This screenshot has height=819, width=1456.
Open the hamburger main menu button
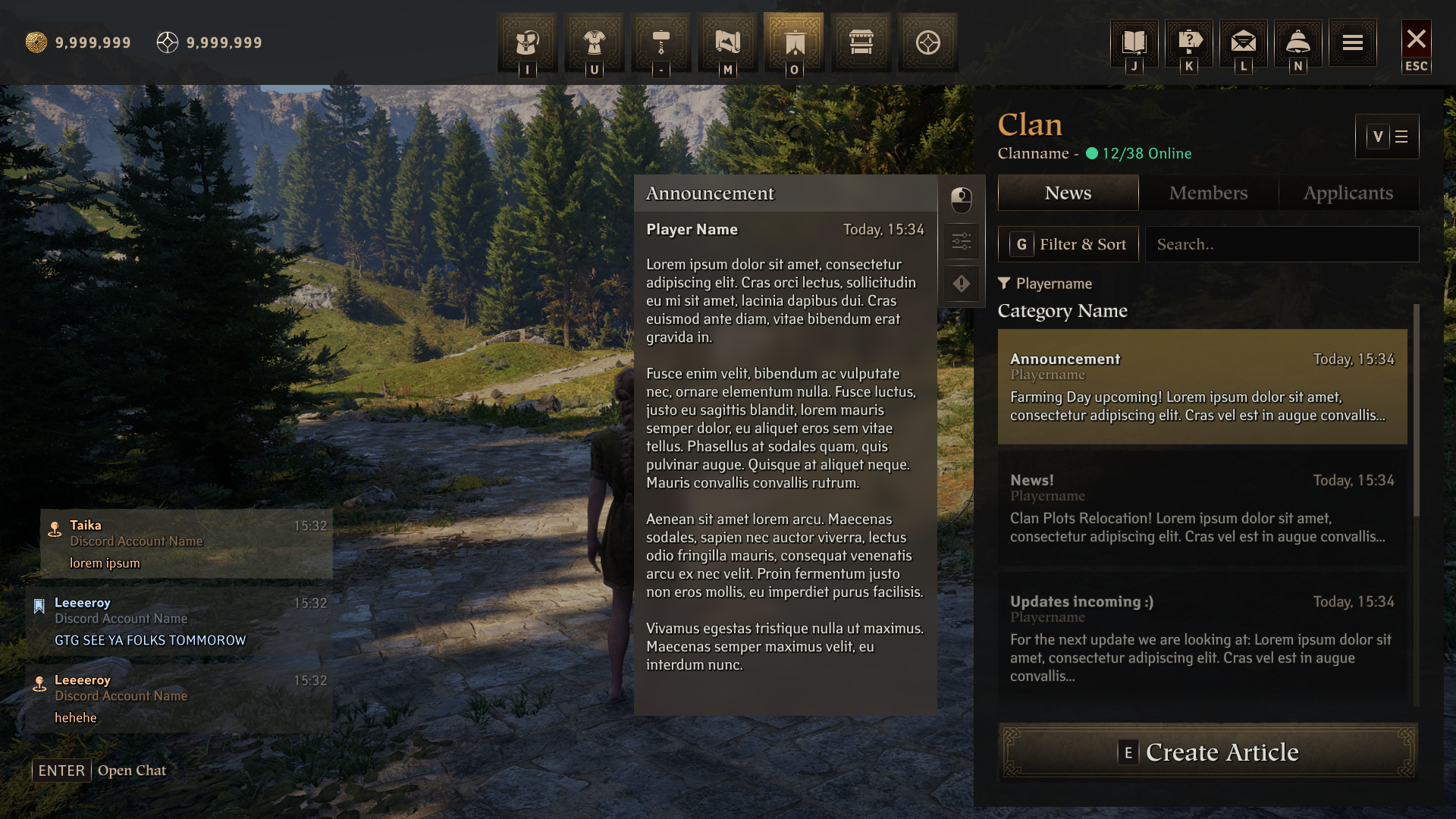(1352, 42)
